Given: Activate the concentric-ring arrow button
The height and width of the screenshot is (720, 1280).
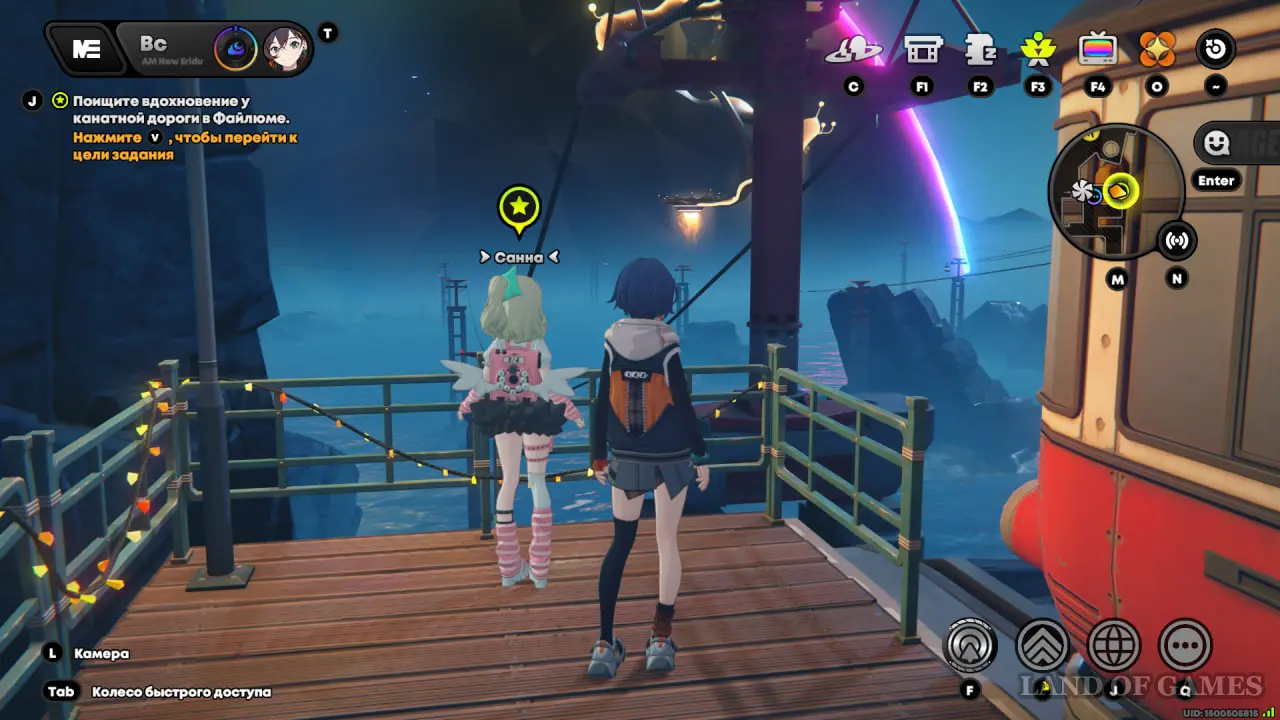Looking at the screenshot, I should (x=970, y=646).
